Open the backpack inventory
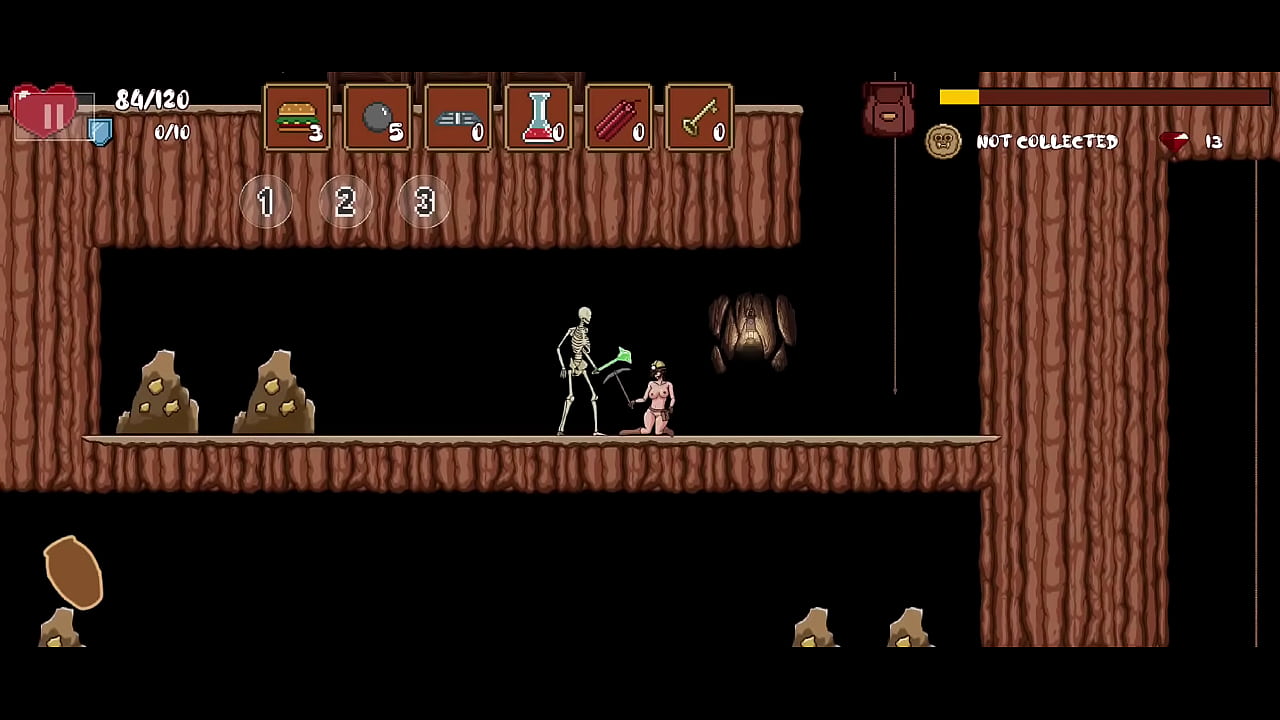Screen dimensions: 1280x720 (888, 110)
